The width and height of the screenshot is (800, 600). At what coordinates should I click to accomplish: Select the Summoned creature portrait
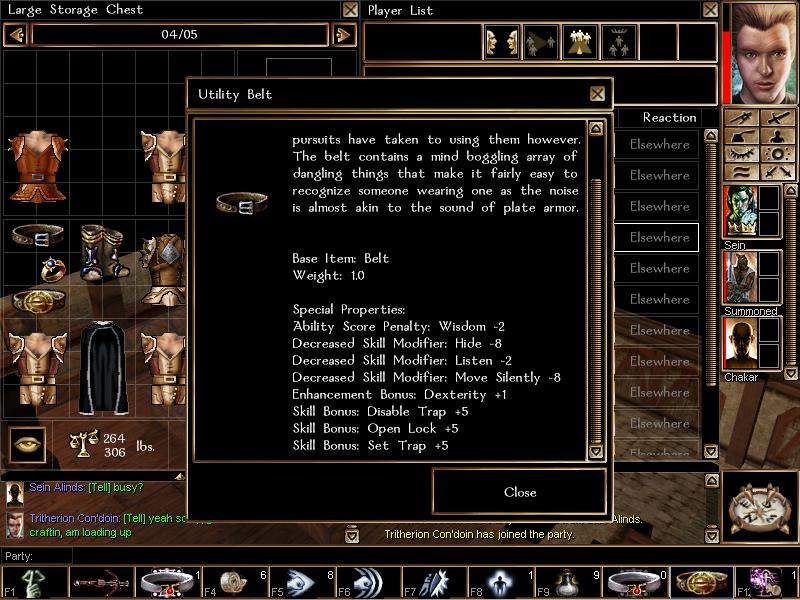point(740,278)
